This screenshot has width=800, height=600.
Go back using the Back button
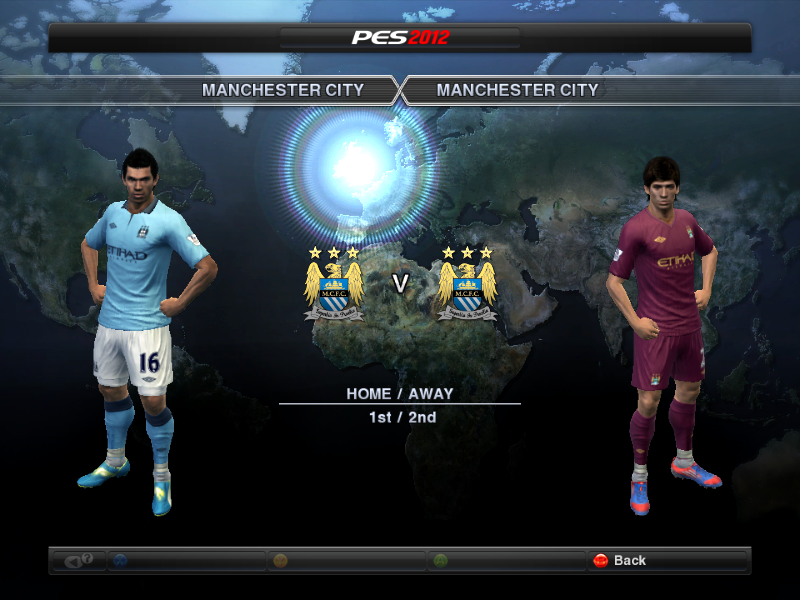point(620,560)
